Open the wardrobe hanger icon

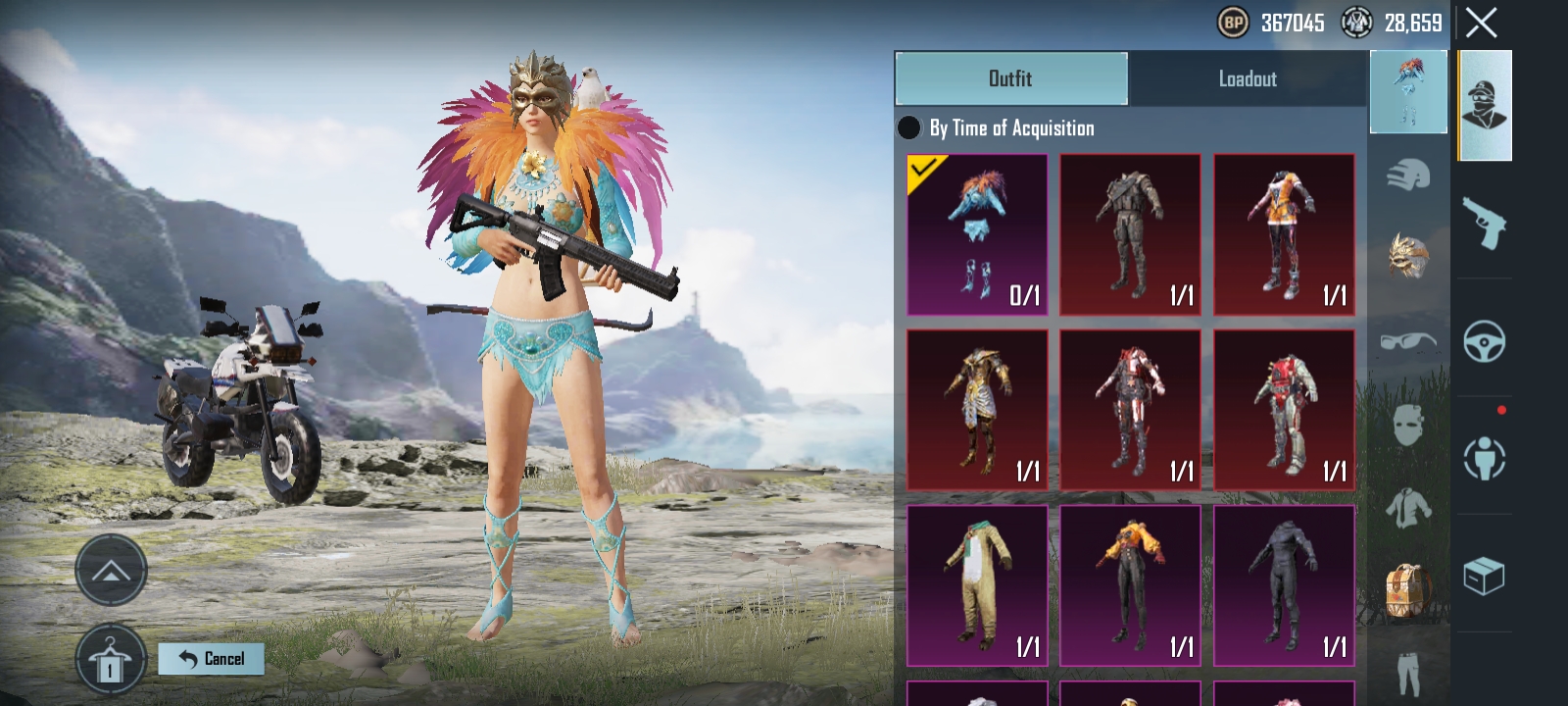(x=111, y=660)
